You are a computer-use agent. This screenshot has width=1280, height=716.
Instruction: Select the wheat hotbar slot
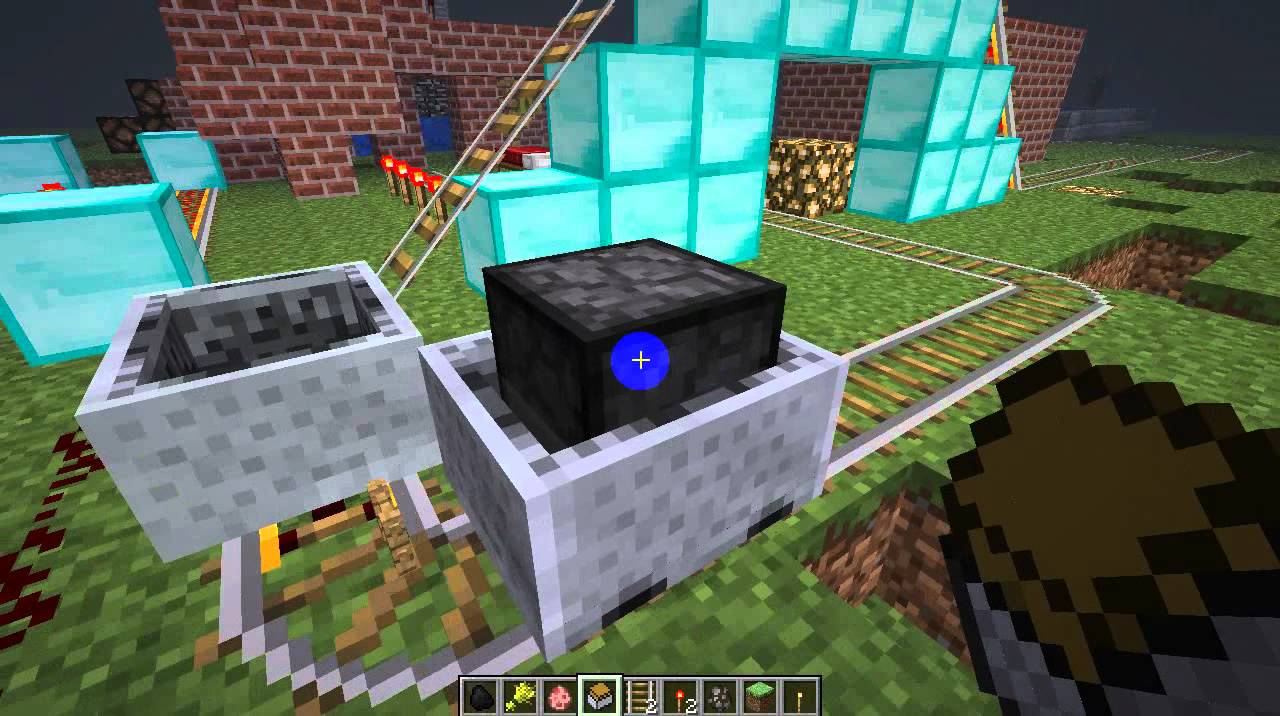[520, 697]
